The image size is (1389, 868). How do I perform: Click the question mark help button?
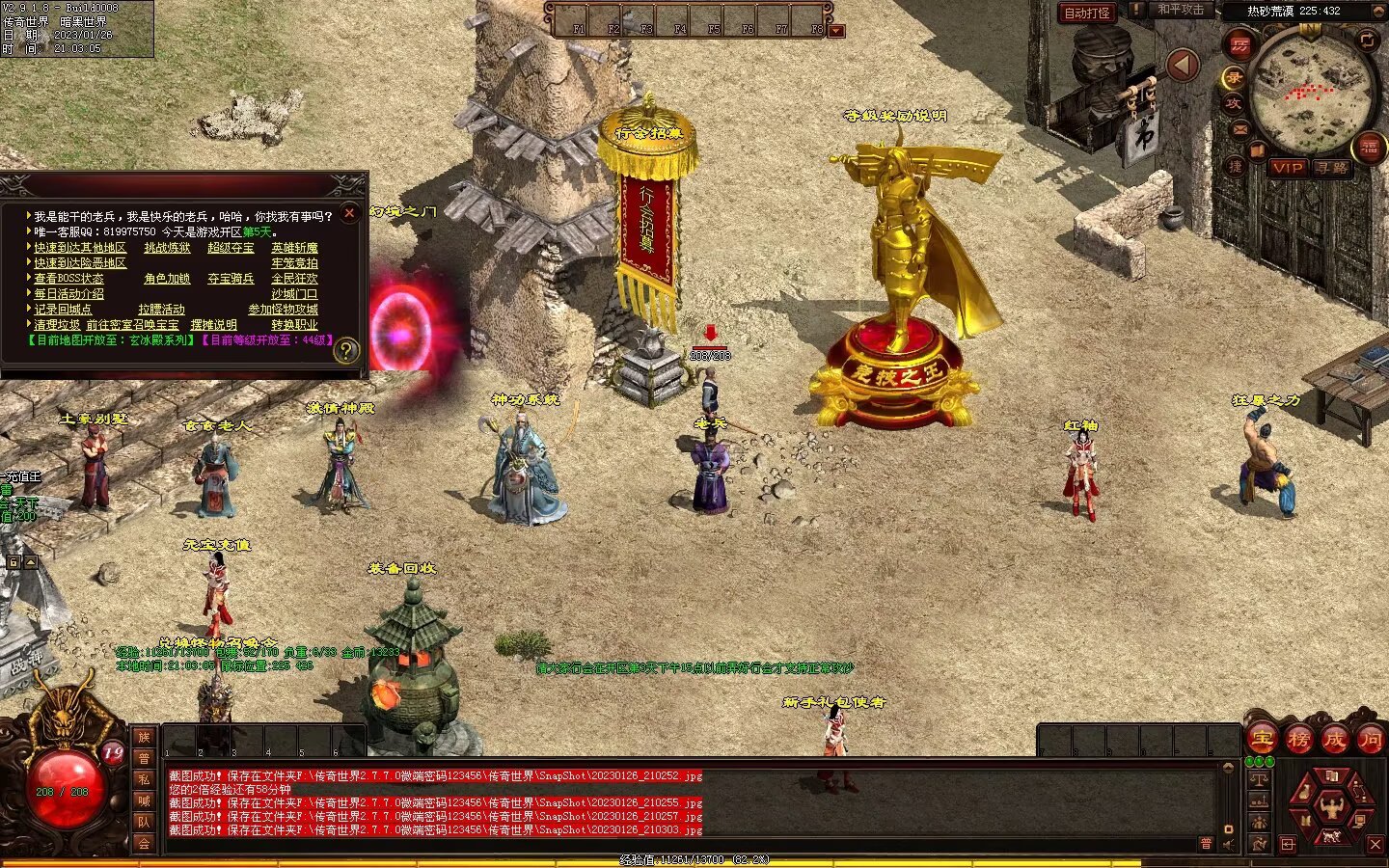point(345,351)
